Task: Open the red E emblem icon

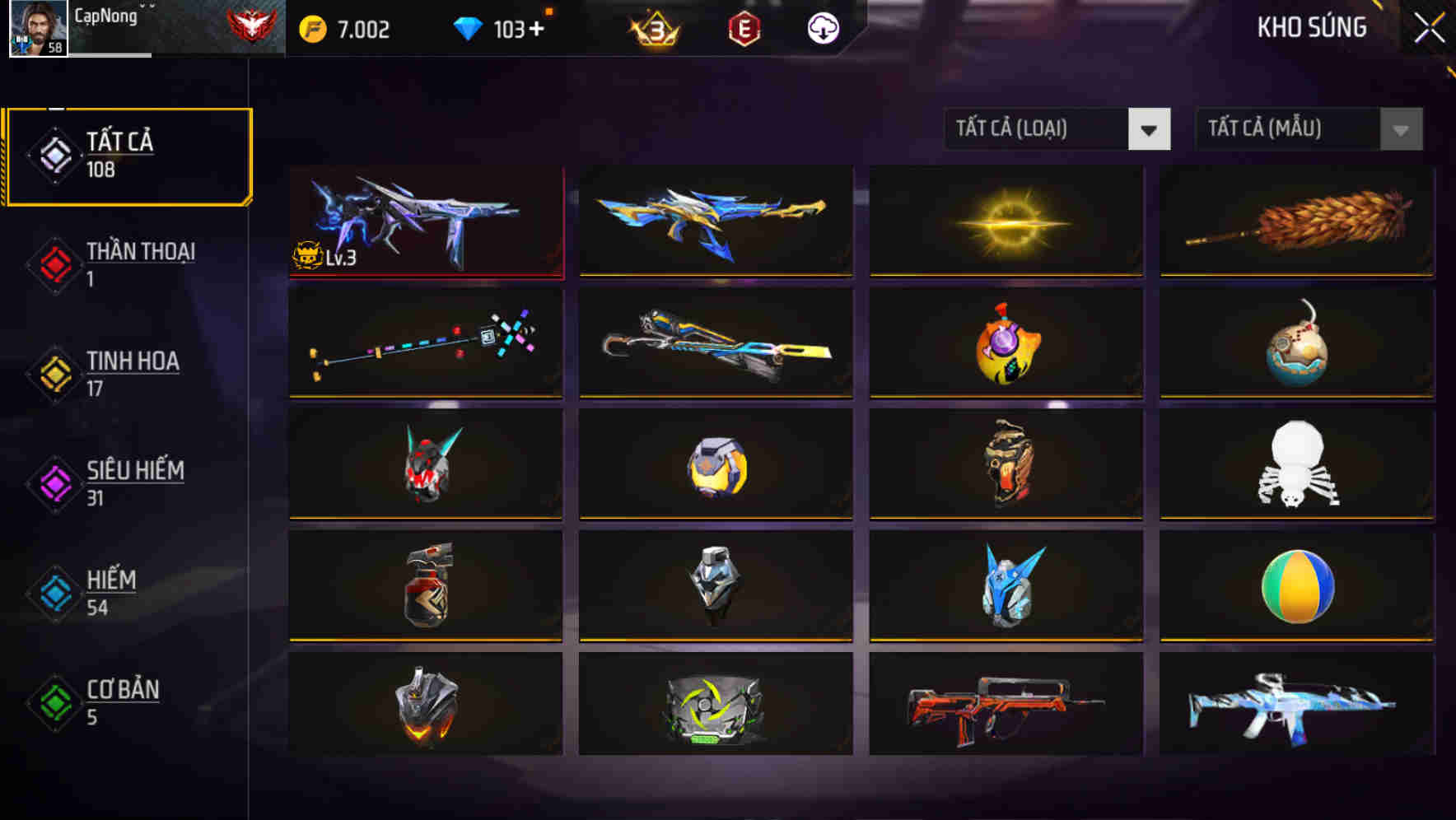Action: point(746,27)
